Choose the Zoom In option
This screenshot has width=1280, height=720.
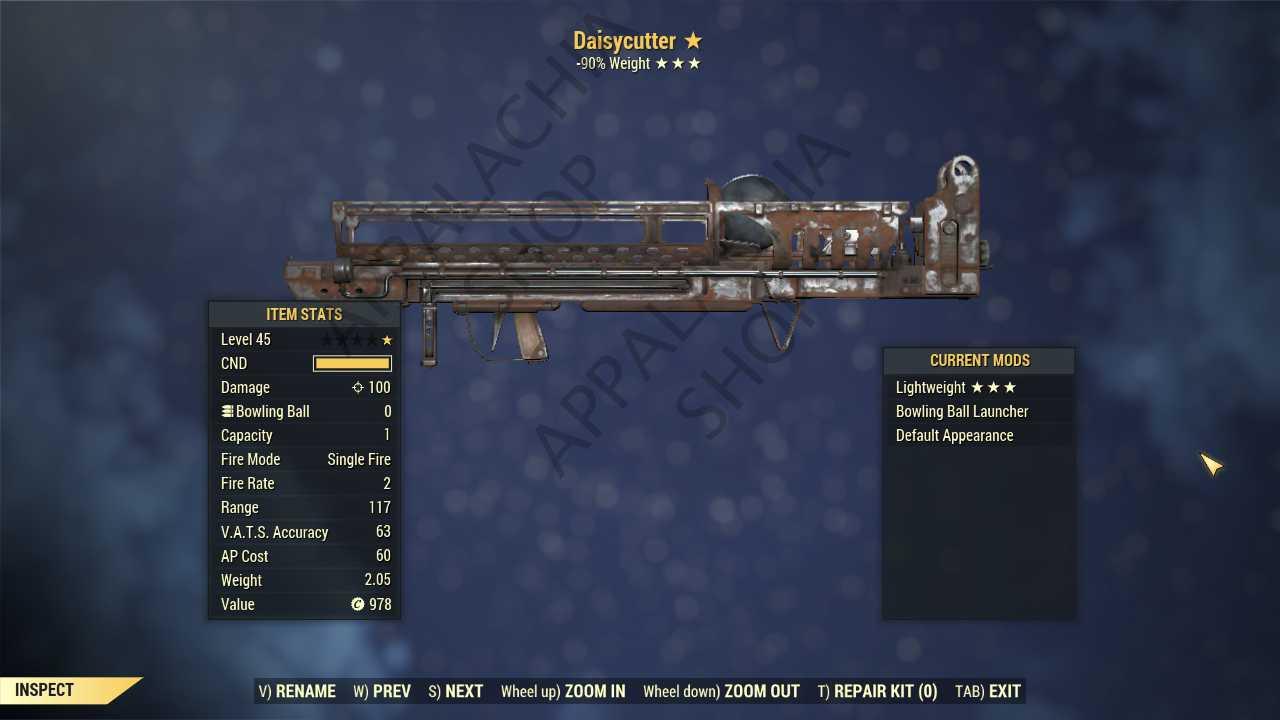(563, 691)
